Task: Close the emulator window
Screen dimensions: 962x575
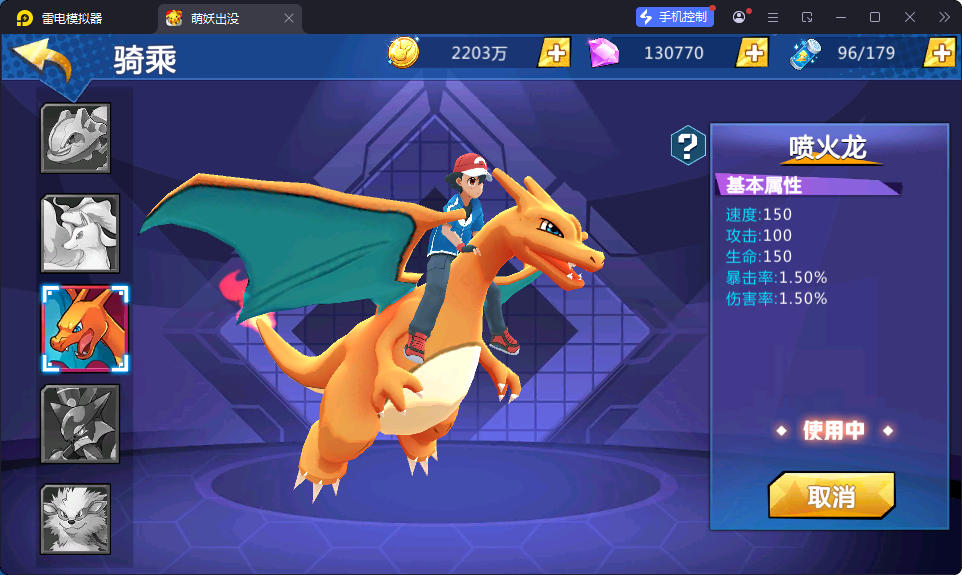Action: [x=910, y=17]
